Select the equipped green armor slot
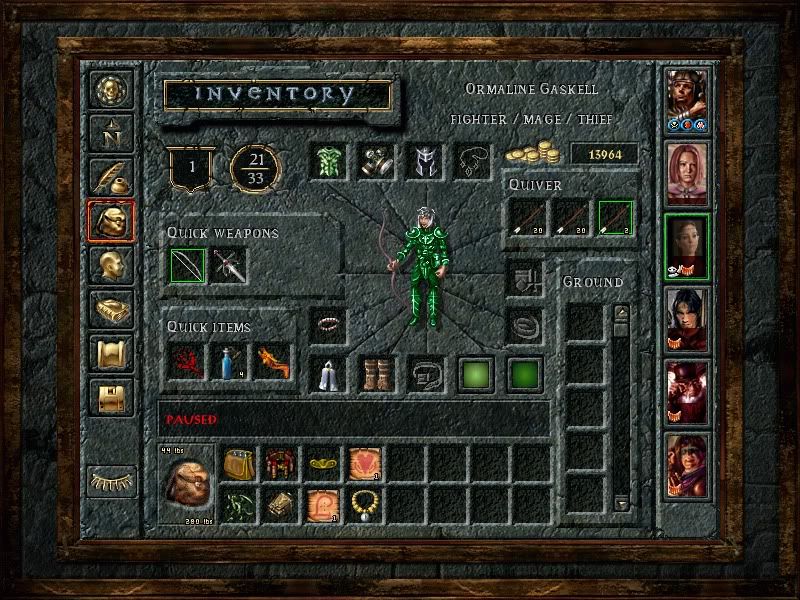The width and height of the screenshot is (800, 600). tap(329, 162)
